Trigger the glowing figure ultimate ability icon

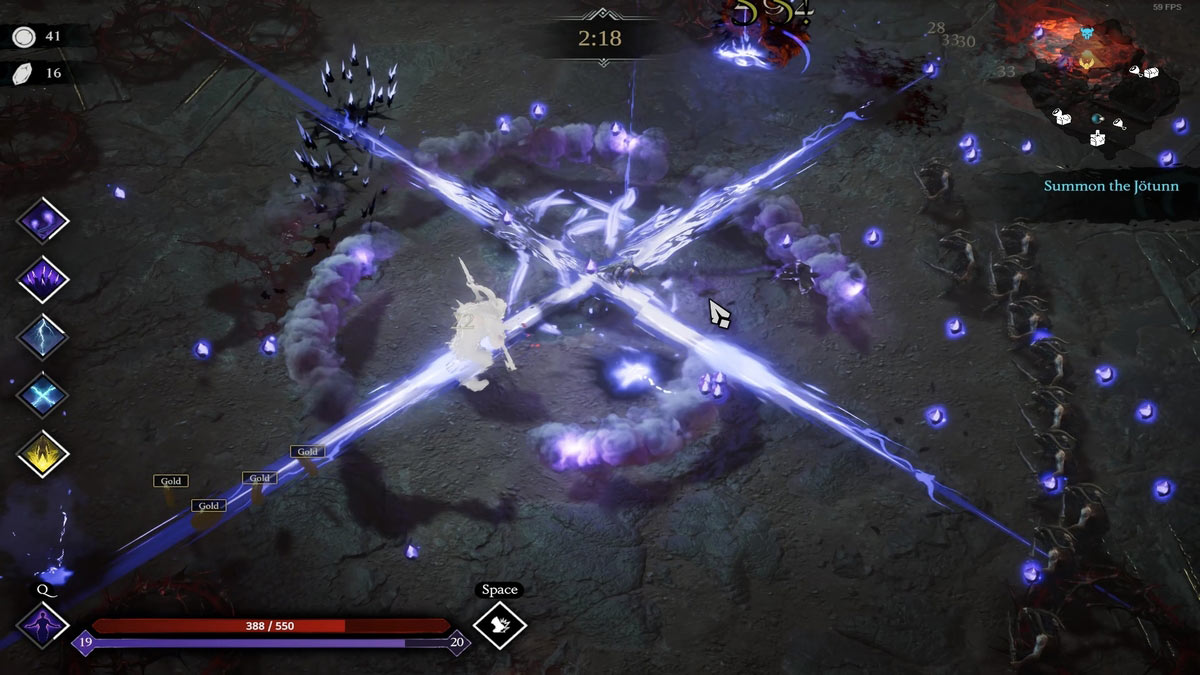(x=43, y=625)
